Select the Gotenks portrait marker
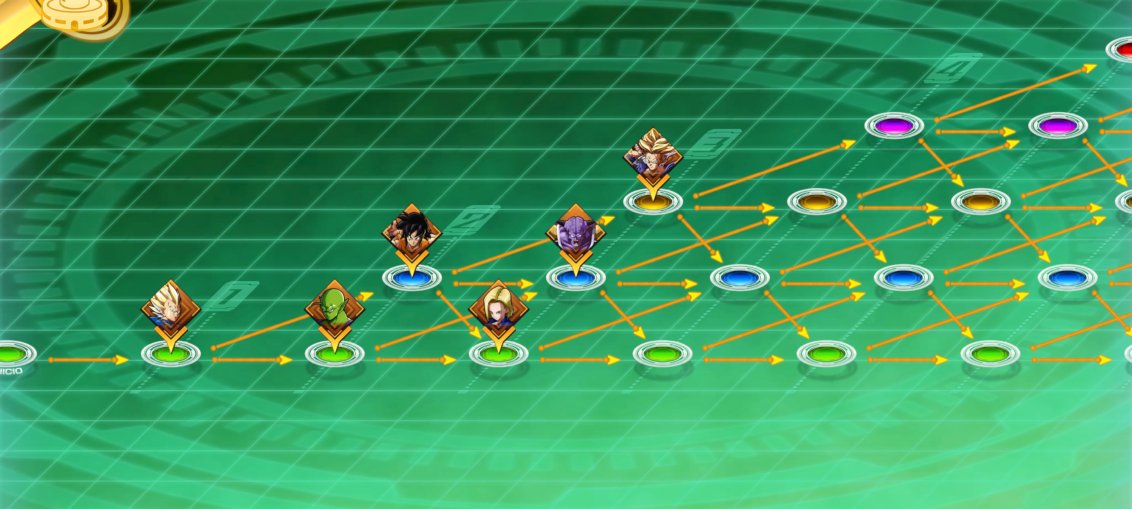 (x=653, y=154)
